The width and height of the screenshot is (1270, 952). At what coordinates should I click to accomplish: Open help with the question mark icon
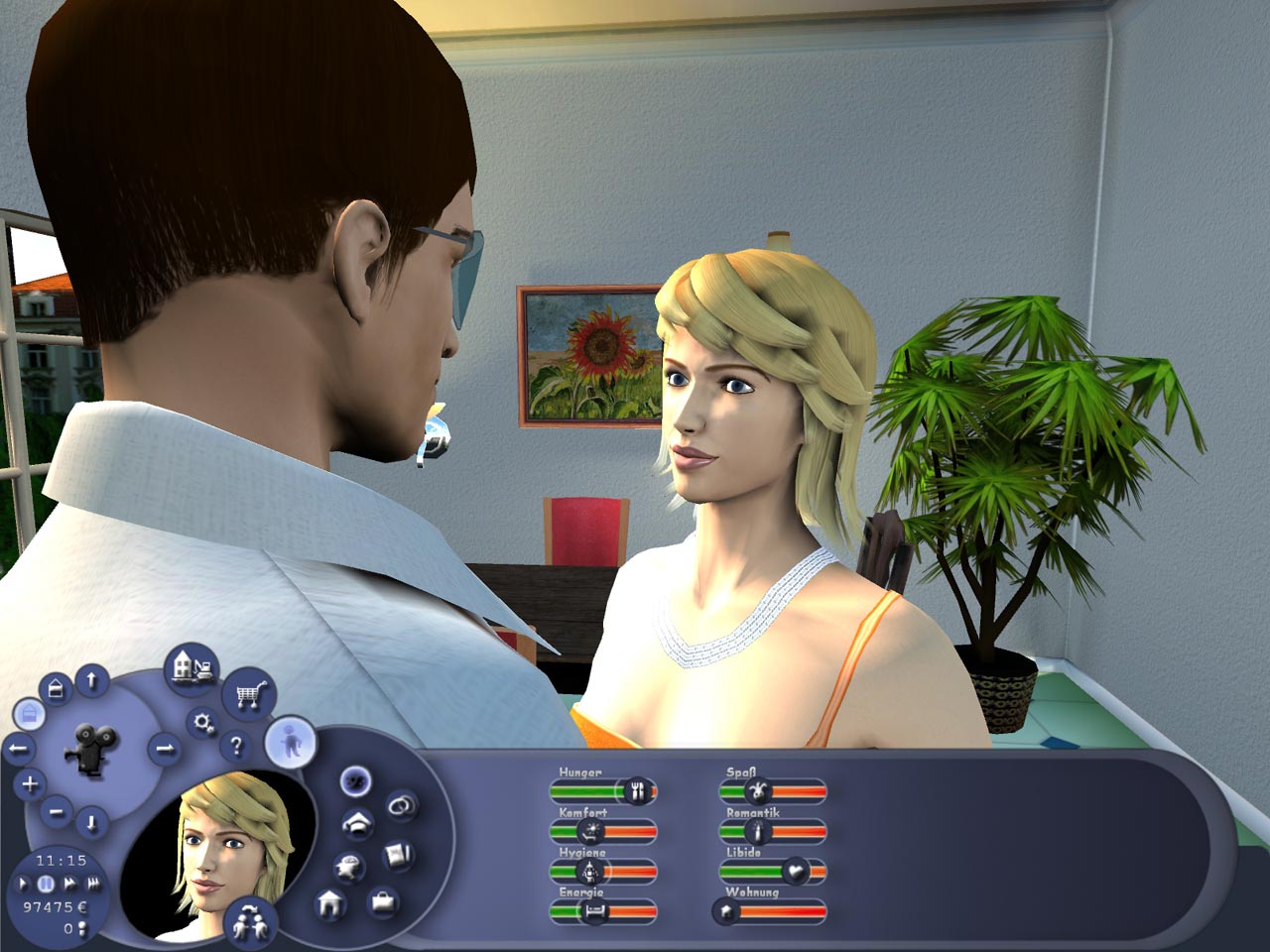pos(236,745)
